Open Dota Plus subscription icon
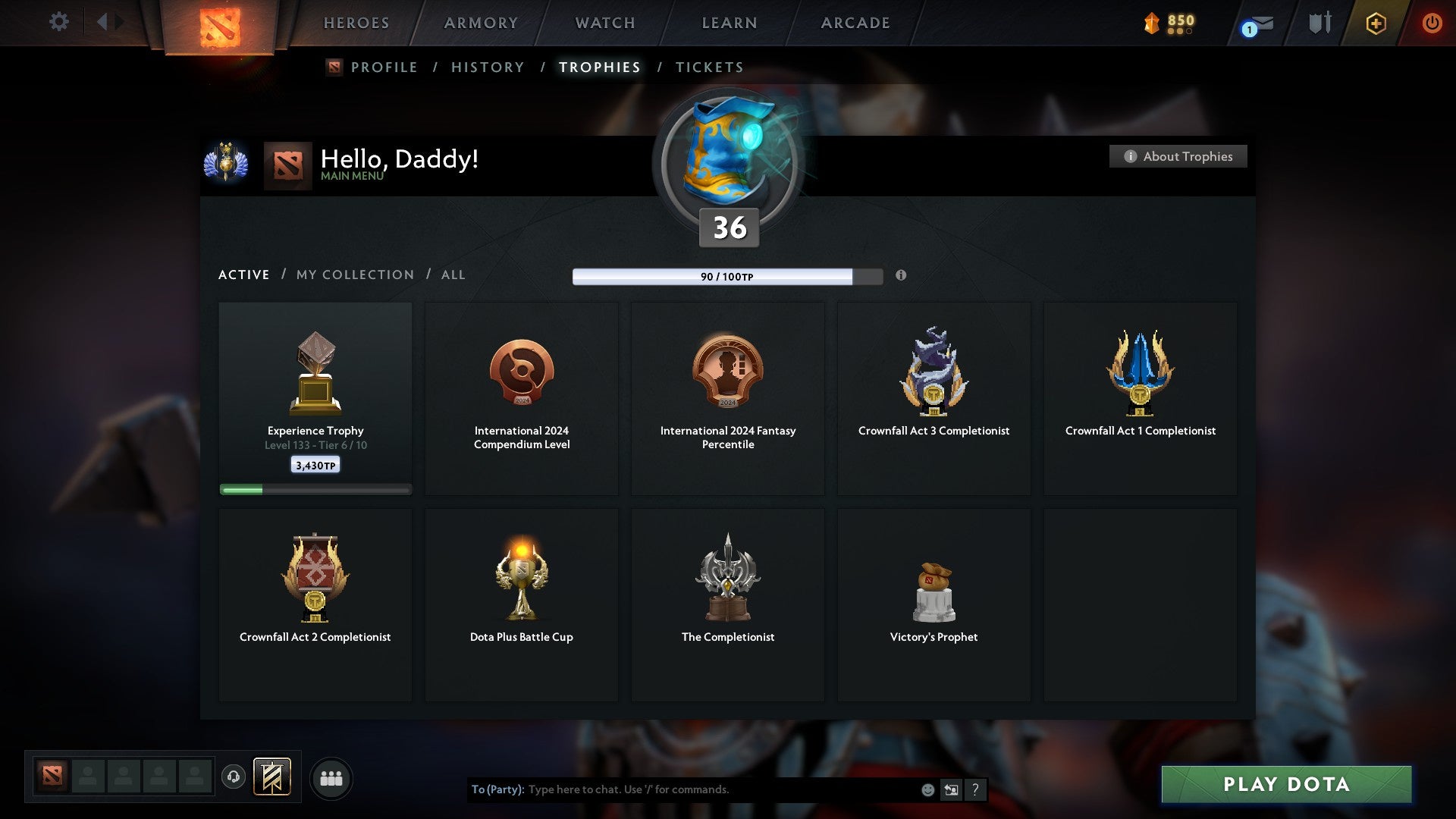Viewport: 1456px width, 819px height. coord(1376,23)
